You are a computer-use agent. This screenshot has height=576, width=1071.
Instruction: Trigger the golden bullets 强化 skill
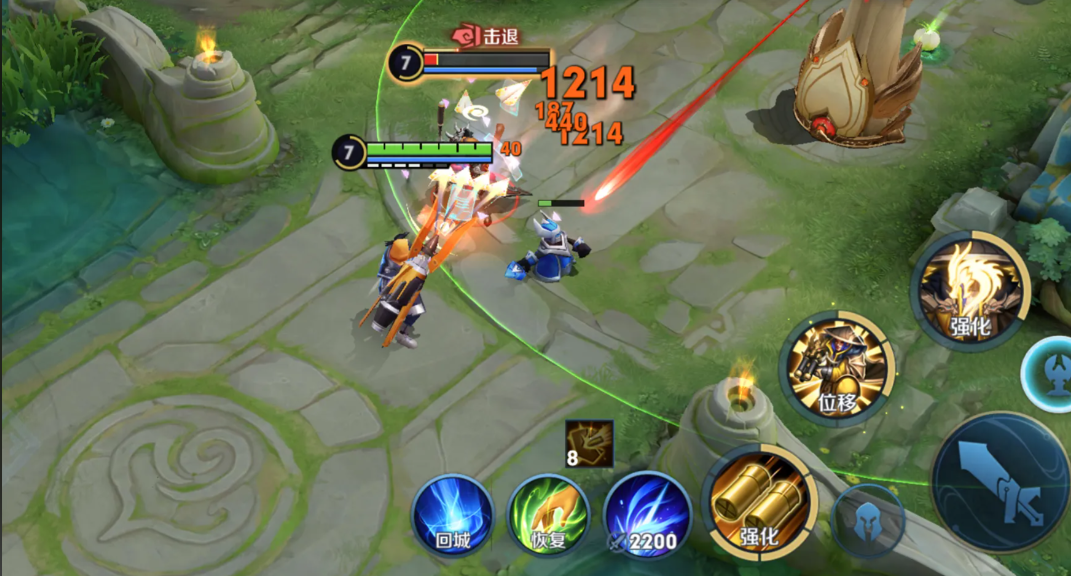point(759,503)
